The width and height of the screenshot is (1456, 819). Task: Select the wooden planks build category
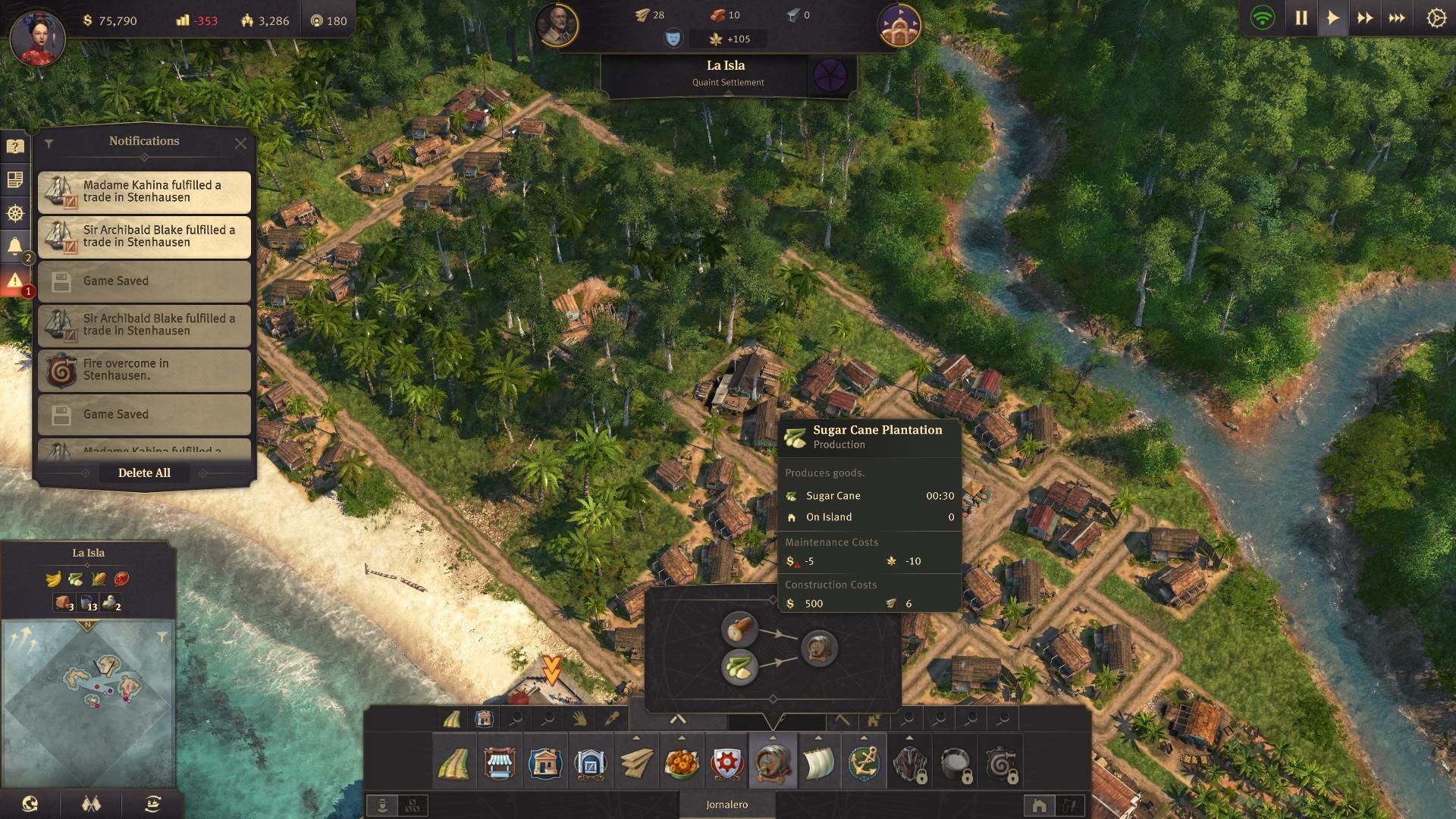(x=636, y=764)
